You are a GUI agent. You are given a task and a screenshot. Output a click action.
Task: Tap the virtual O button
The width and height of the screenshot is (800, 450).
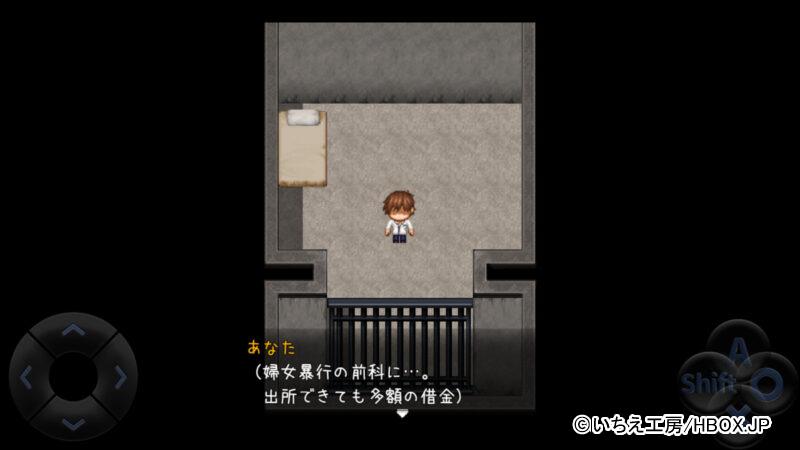pos(765,382)
